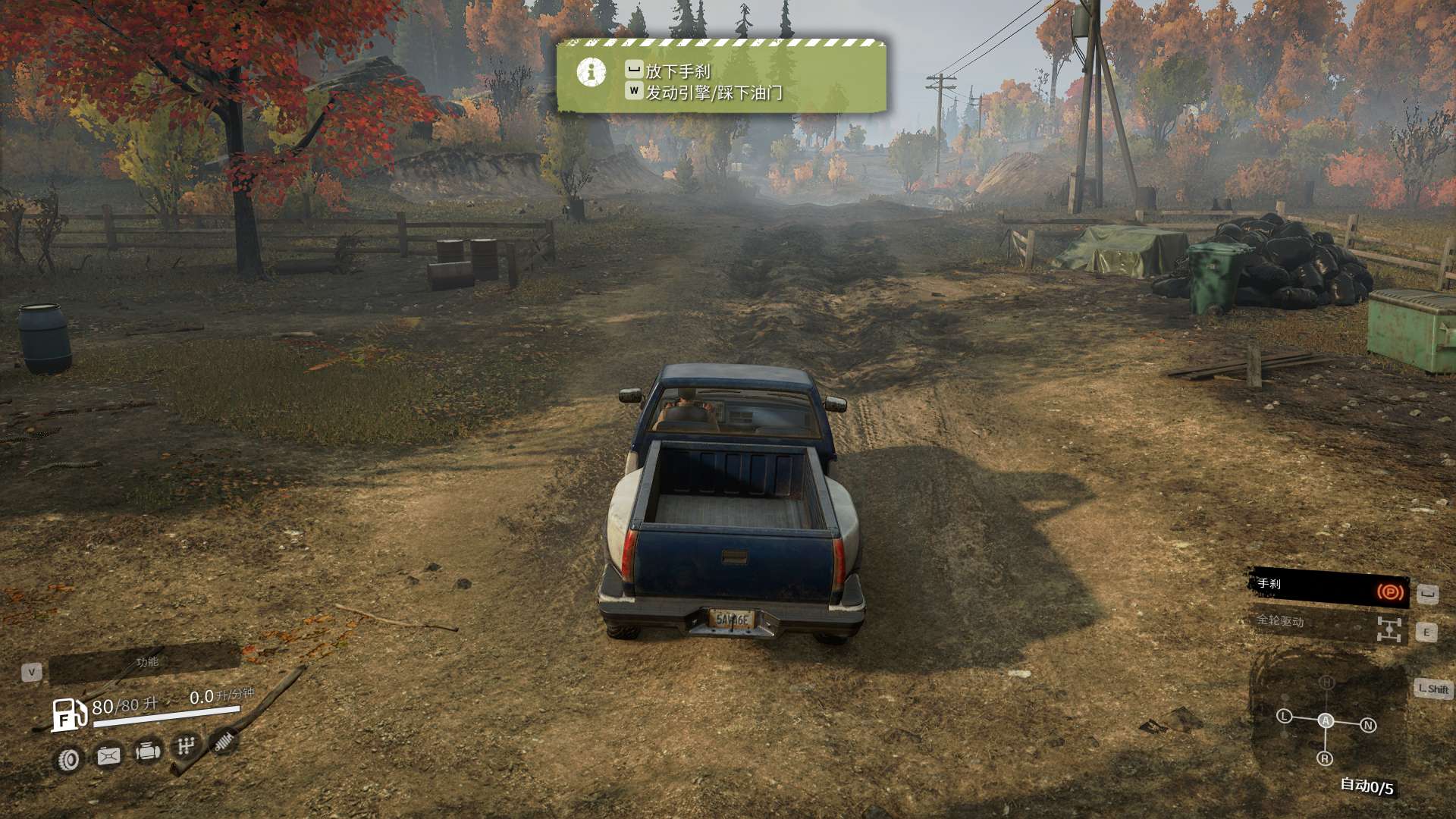
Task: Select the R reverse gear position
Action: tap(1325, 758)
